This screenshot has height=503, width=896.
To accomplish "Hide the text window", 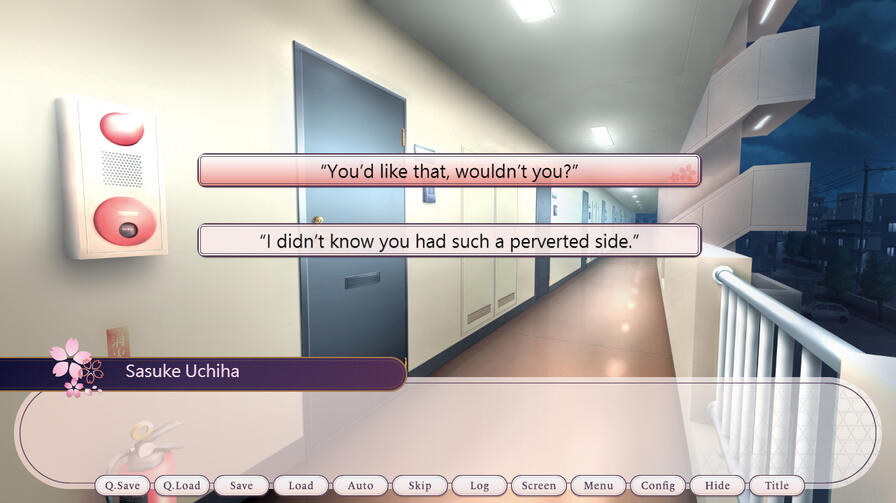I will pyautogui.click(x=717, y=486).
